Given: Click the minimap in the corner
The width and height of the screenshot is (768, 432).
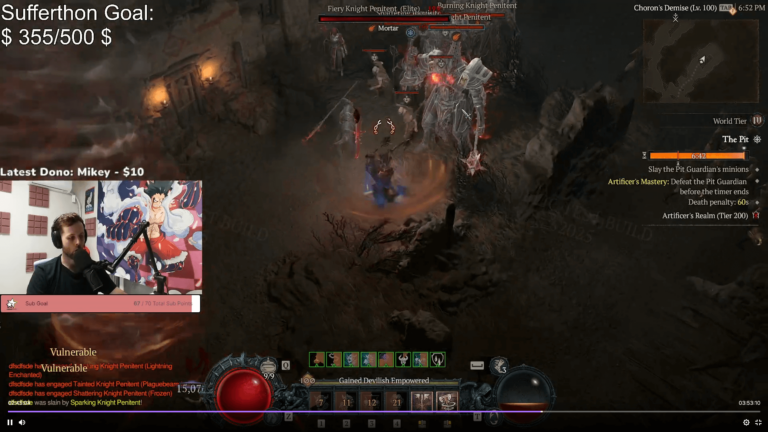Looking at the screenshot, I should click(700, 60).
